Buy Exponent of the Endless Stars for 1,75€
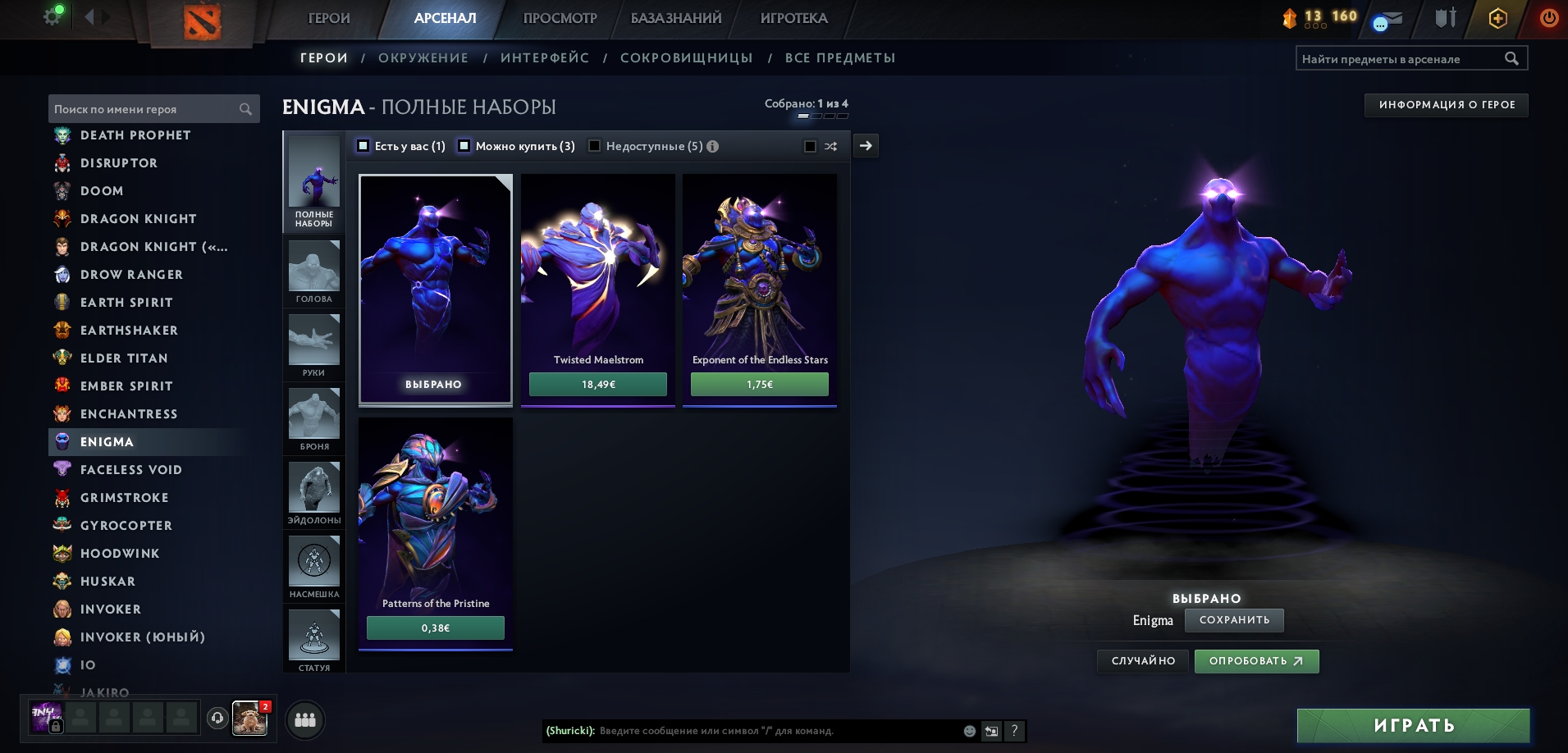This screenshot has height=753, width=1568. click(759, 384)
